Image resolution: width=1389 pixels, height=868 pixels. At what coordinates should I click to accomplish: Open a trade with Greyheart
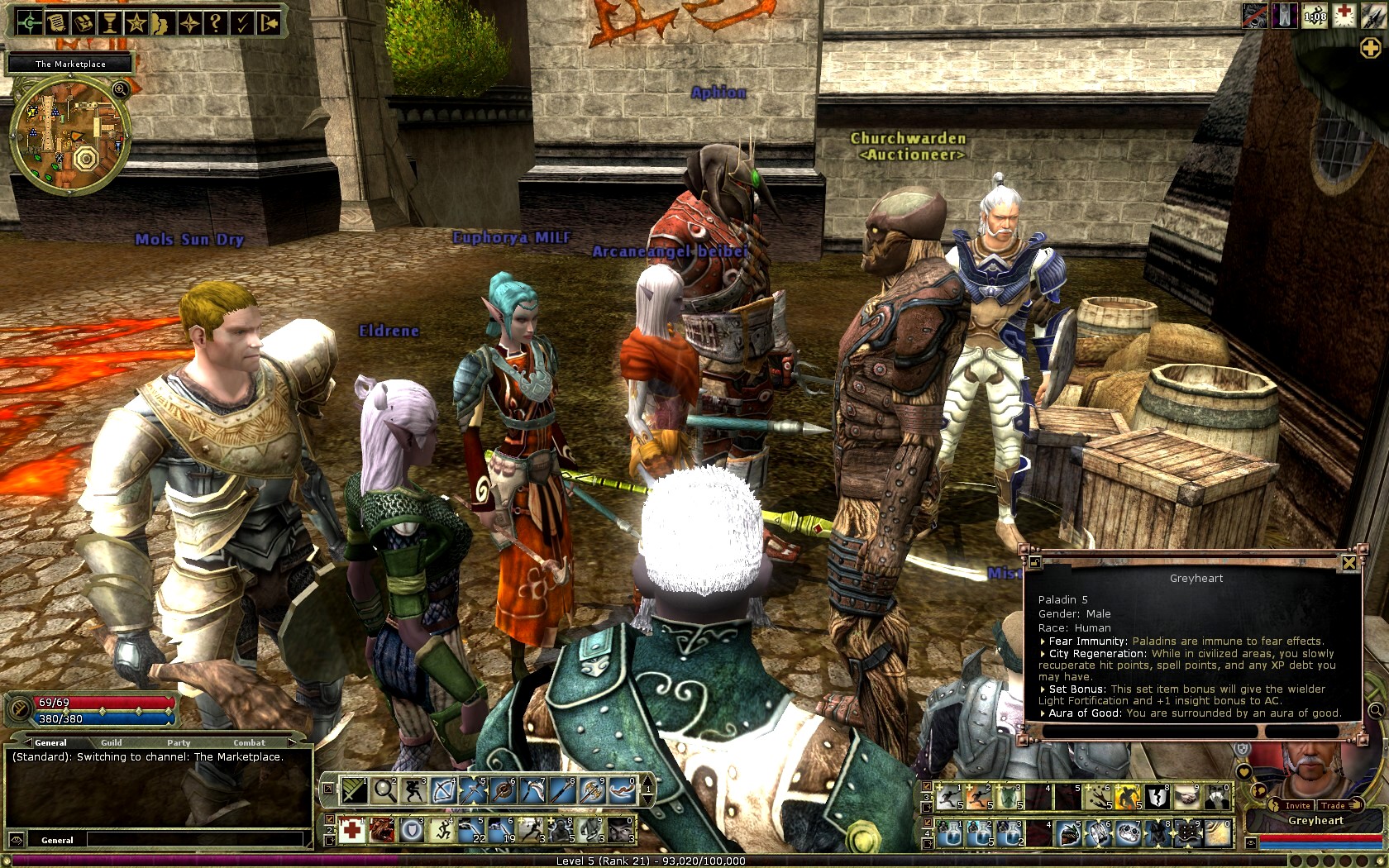(1333, 805)
